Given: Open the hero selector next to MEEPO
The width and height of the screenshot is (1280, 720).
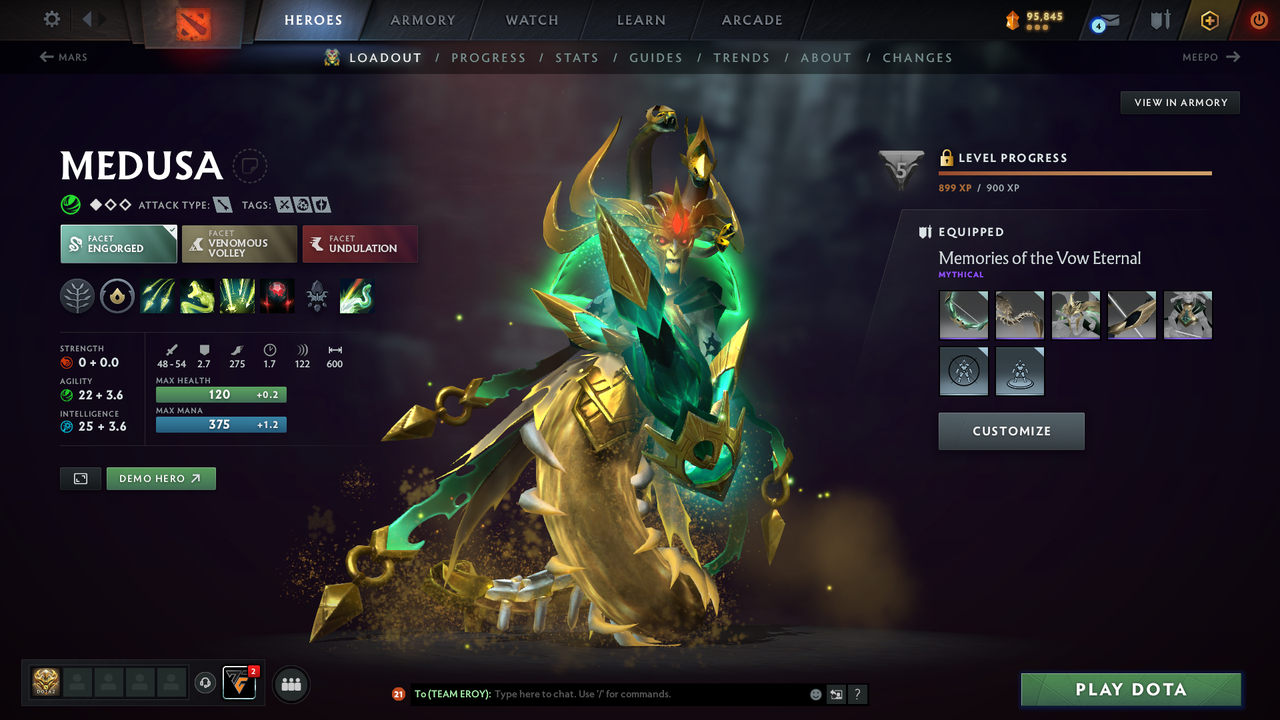Looking at the screenshot, I should point(1211,57).
